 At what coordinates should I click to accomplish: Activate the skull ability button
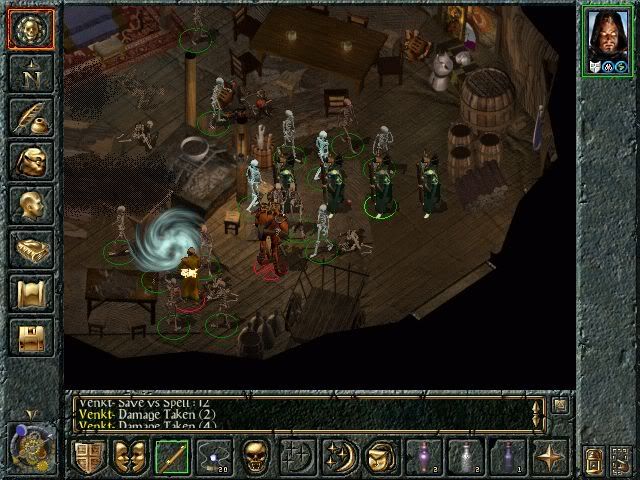(x=255, y=458)
